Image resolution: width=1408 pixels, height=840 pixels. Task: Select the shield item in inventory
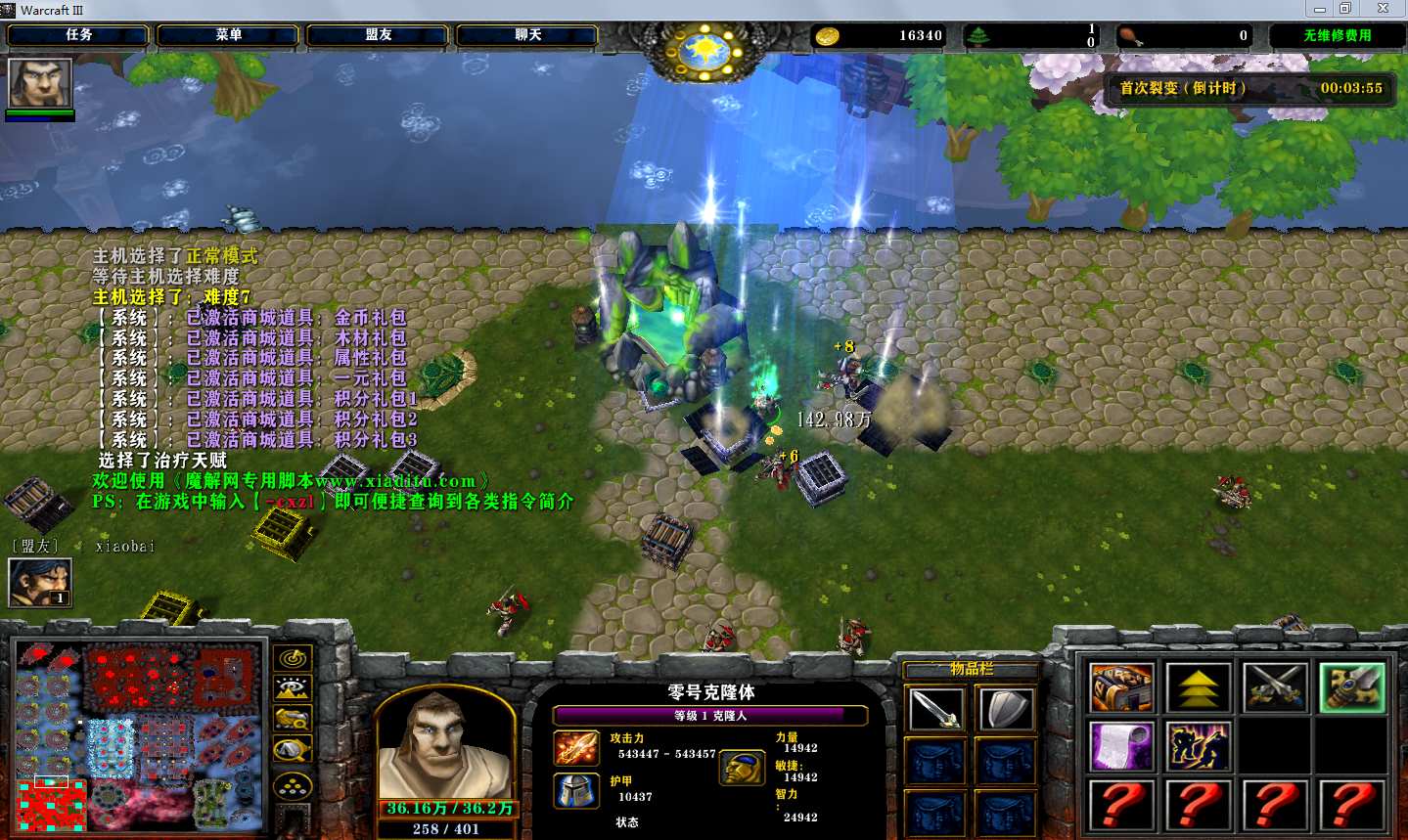[x=1005, y=709]
